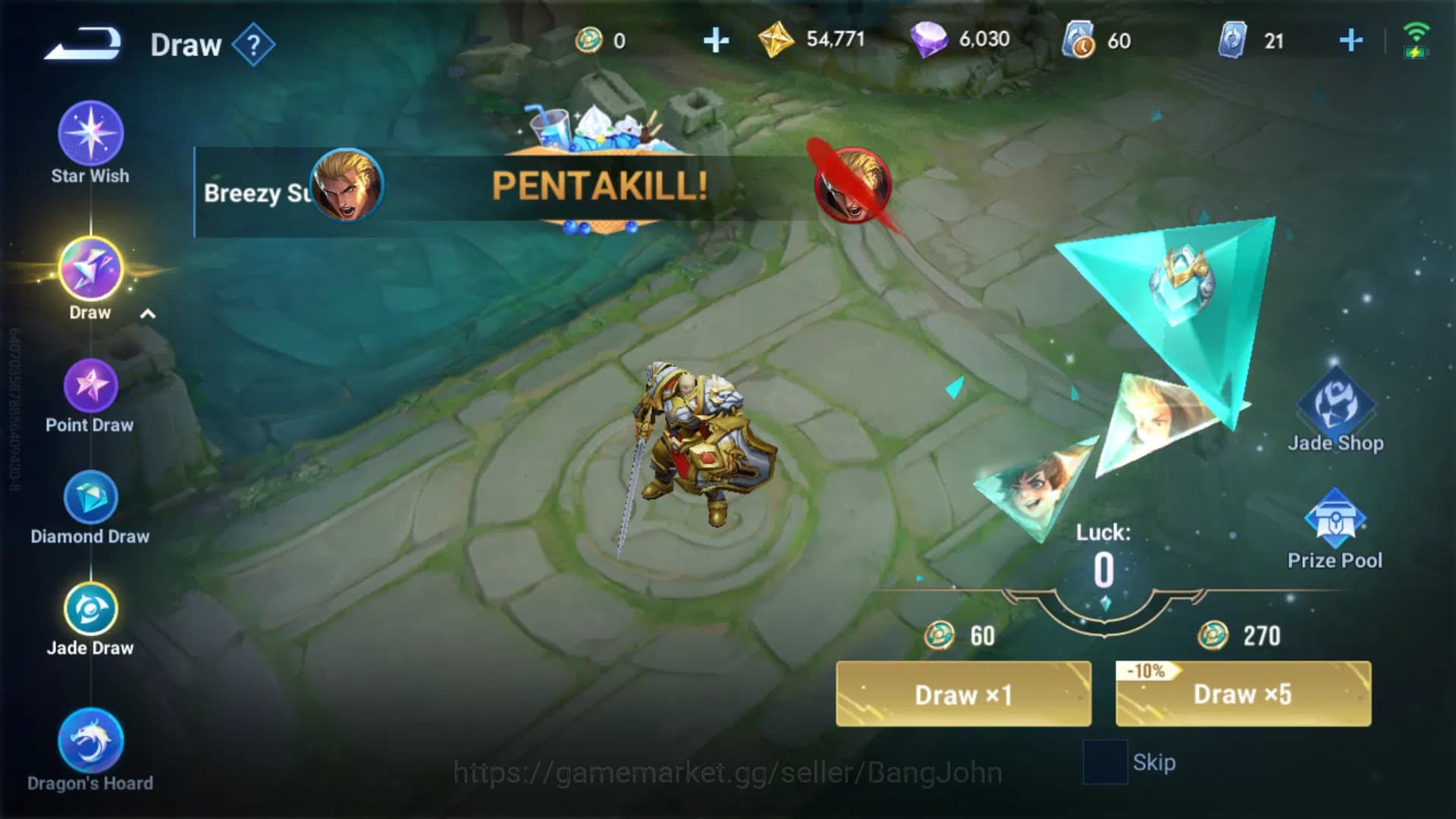Open the Draw help question mark
The image size is (1456, 819).
pyautogui.click(x=253, y=45)
